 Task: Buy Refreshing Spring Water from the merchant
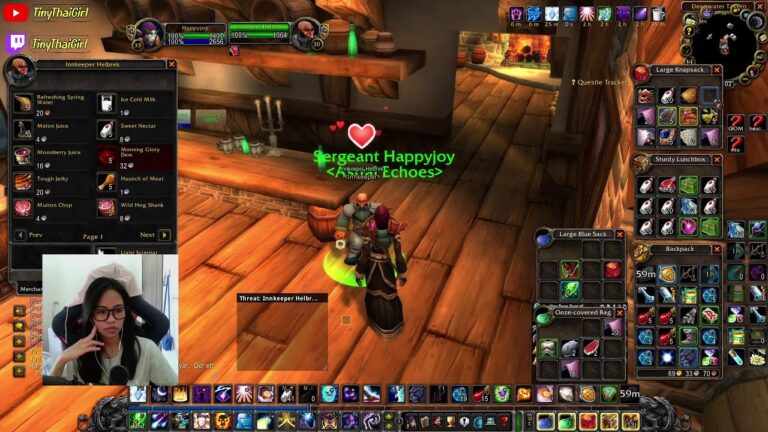pos(22,102)
